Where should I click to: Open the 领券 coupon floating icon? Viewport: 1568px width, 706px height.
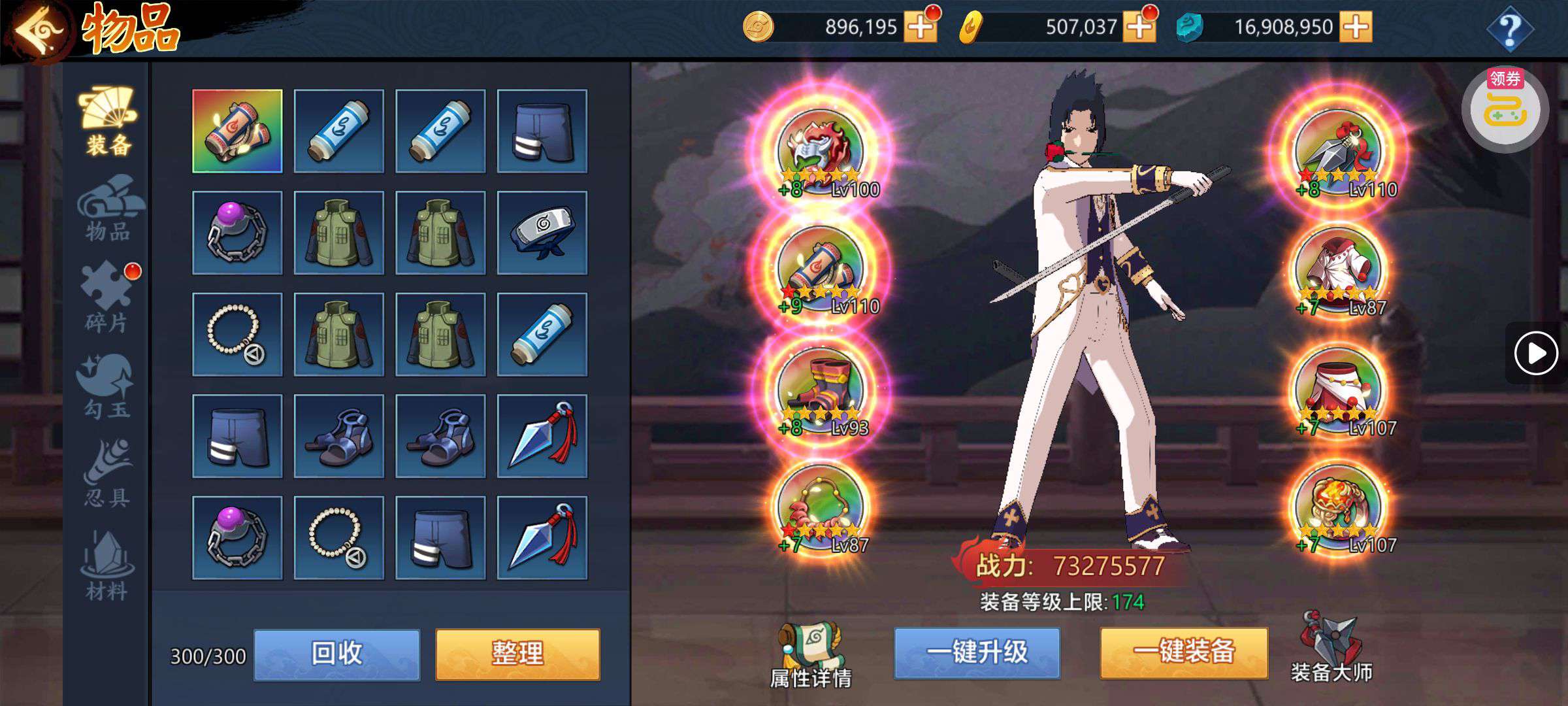click(x=1505, y=108)
